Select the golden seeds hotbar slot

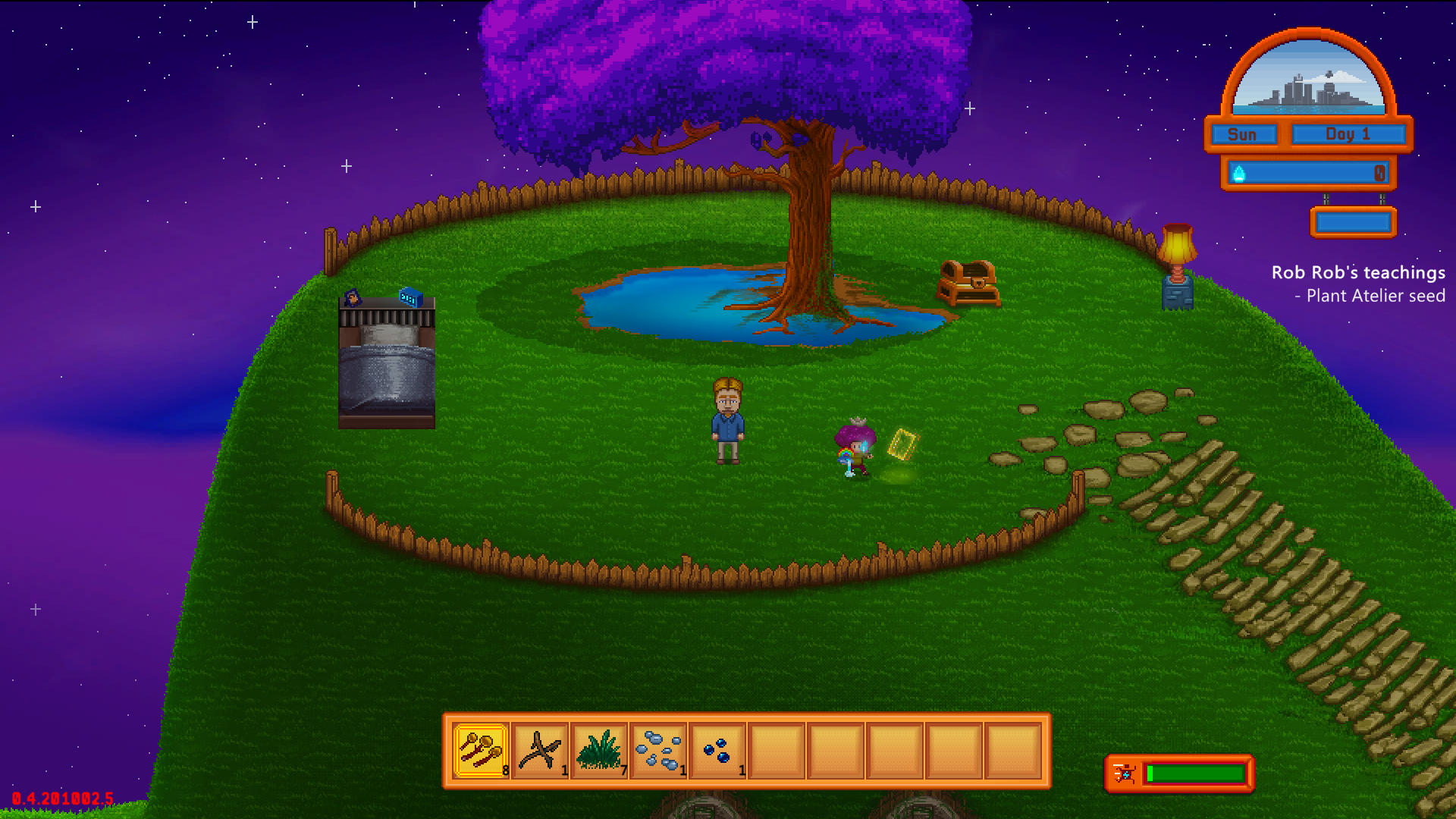(481, 751)
